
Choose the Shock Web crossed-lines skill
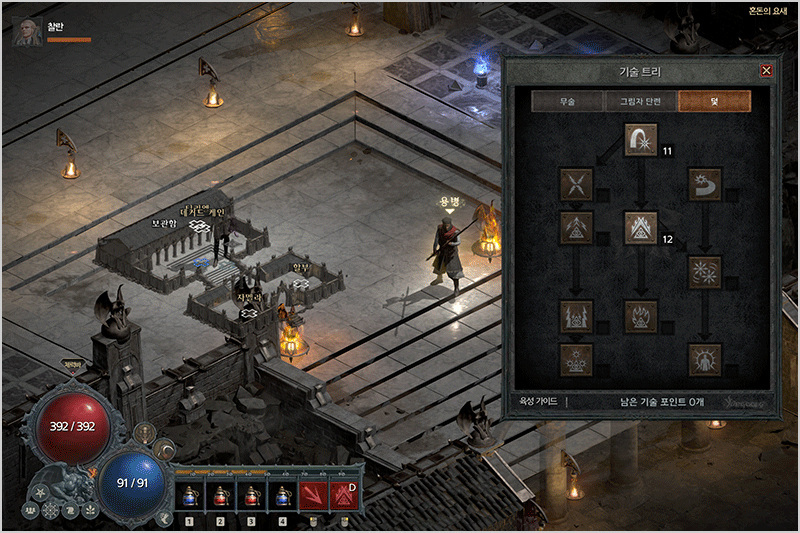(576, 185)
